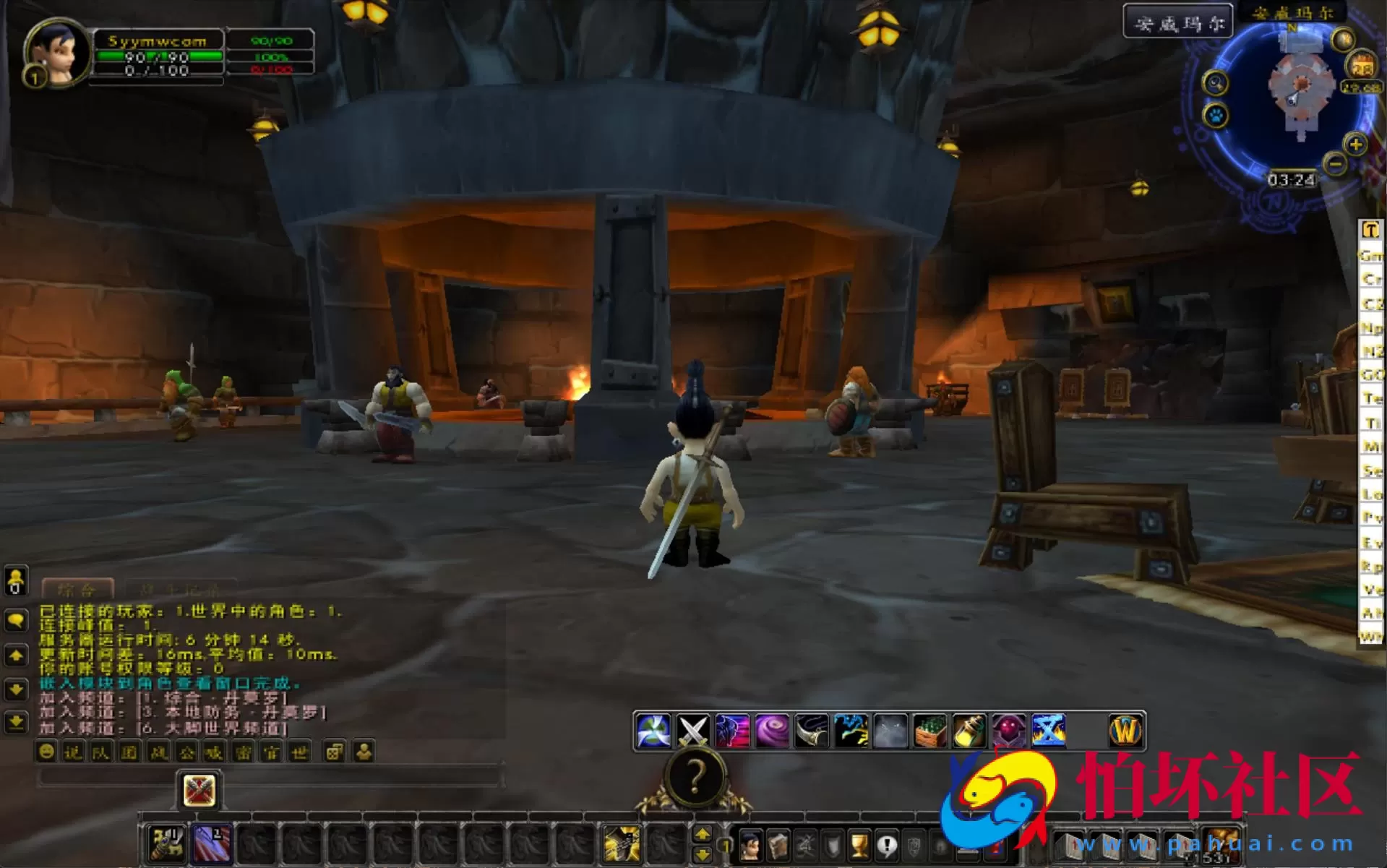The width and height of the screenshot is (1387, 868).
Task: Switch to the 战斗记录 combat log tab
Action: tap(181, 588)
